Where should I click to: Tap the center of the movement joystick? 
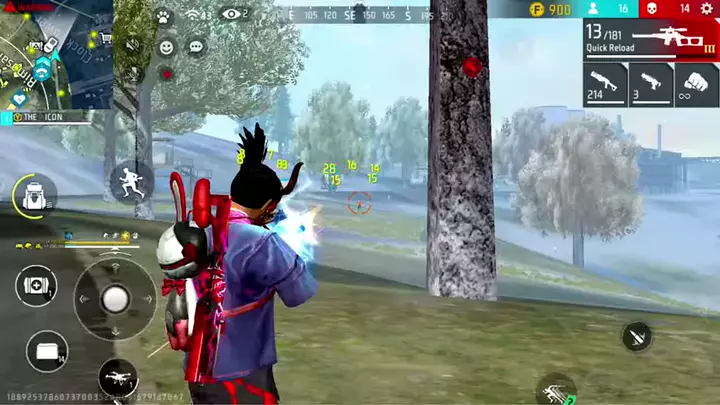pos(115,298)
